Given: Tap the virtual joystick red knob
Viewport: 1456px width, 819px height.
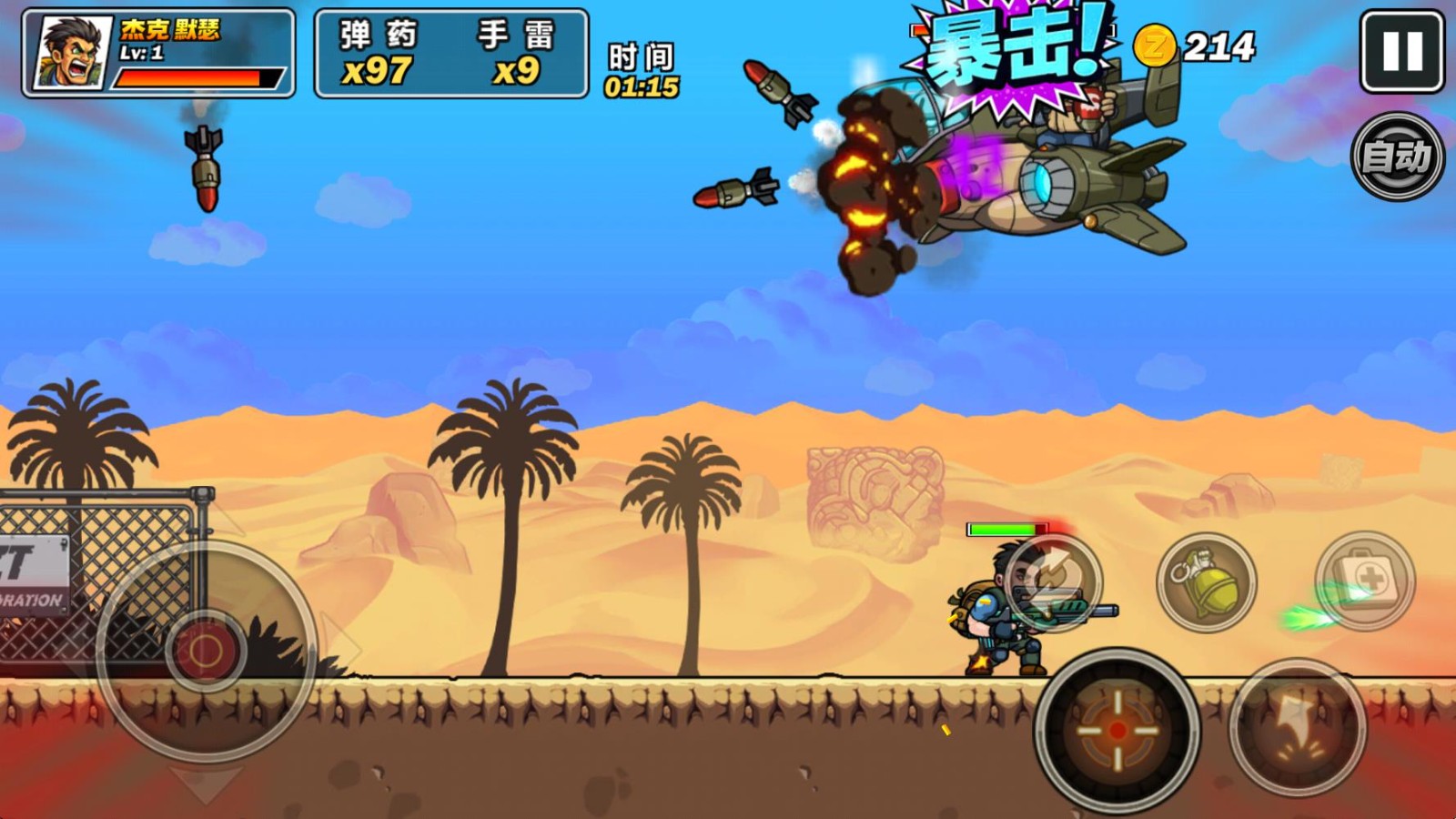Looking at the screenshot, I should (x=205, y=652).
